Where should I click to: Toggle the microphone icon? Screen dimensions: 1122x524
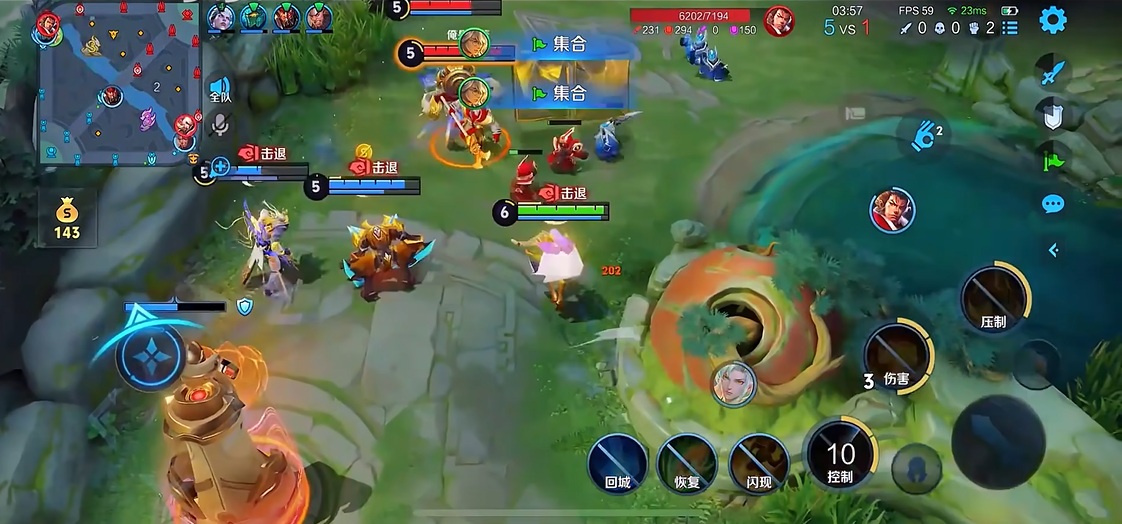220,124
